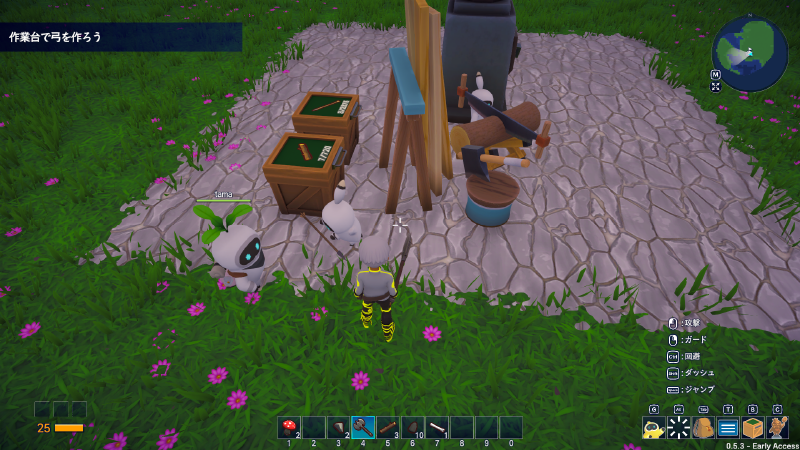Image resolution: width=800 pixels, height=450 pixels.
Task: Select the bone item hotbar slot
Action: [437, 427]
